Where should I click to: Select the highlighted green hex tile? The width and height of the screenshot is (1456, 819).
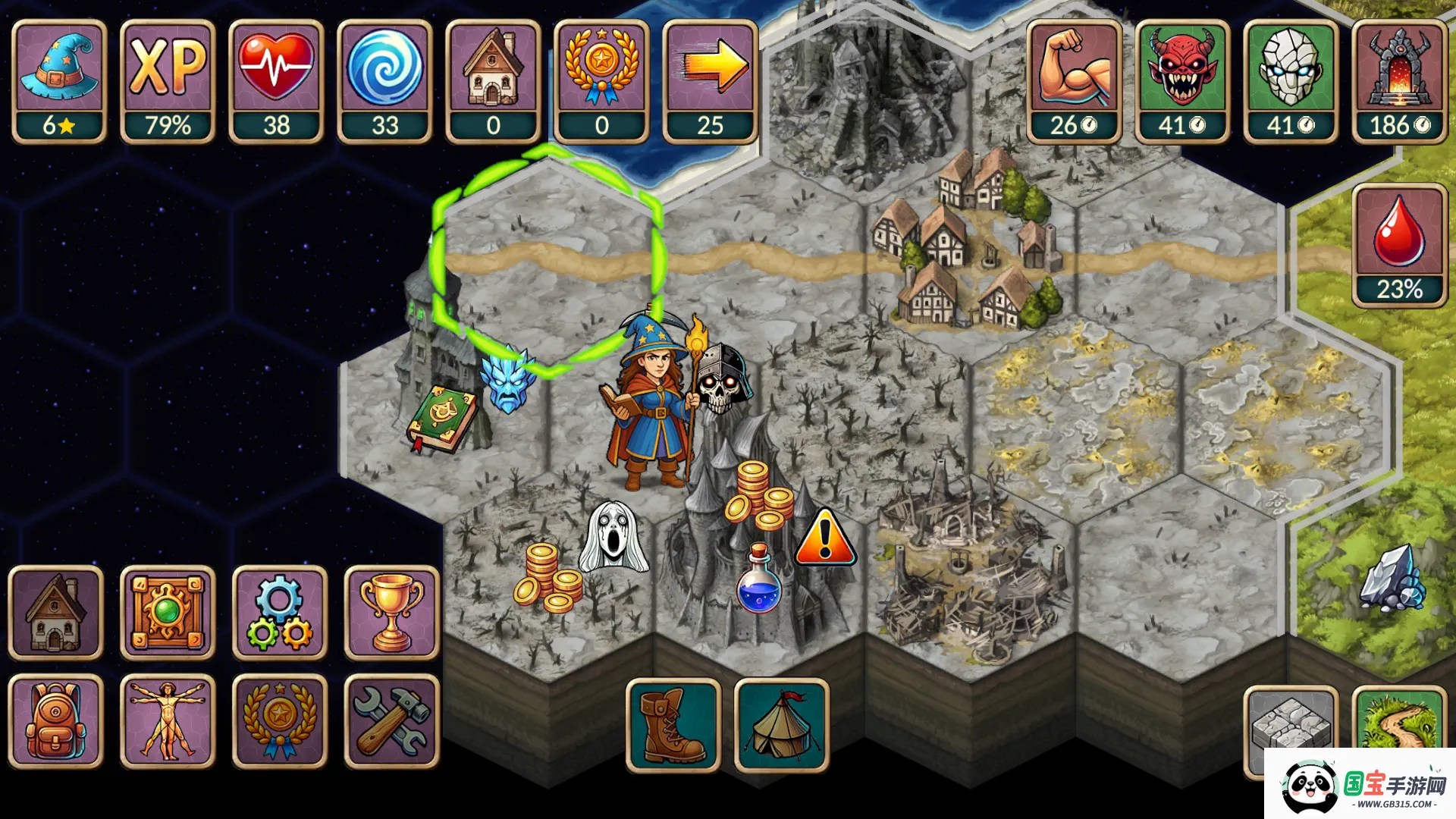pos(546,258)
